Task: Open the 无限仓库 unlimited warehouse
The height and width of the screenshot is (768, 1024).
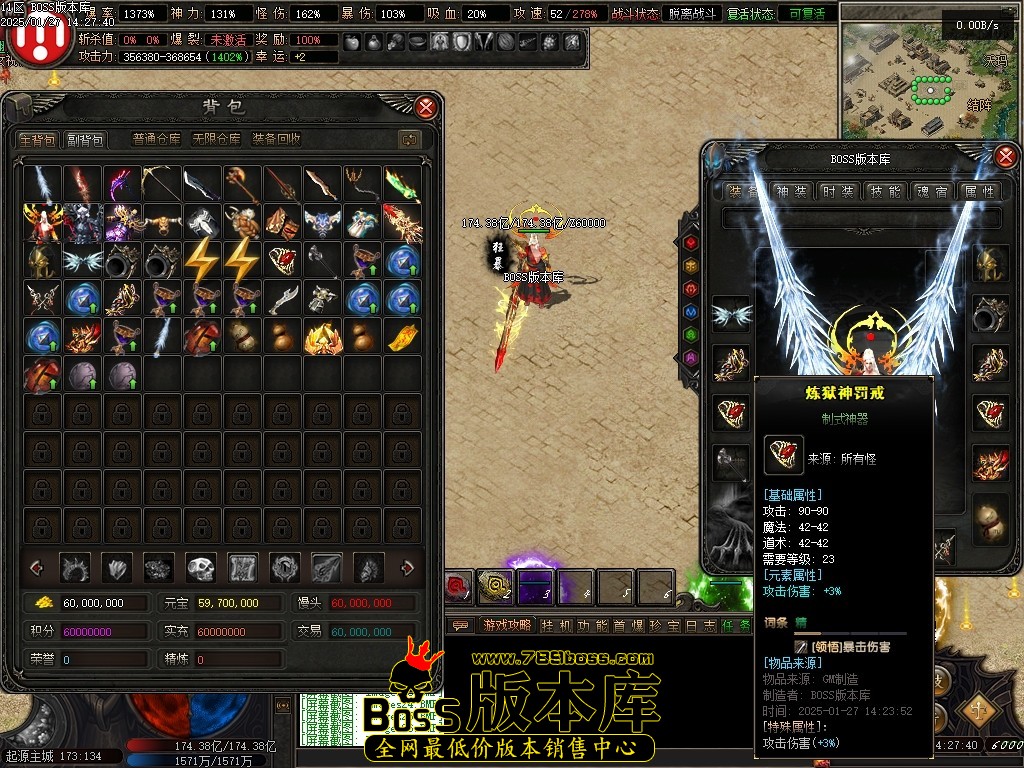Action: click(x=216, y=139)
